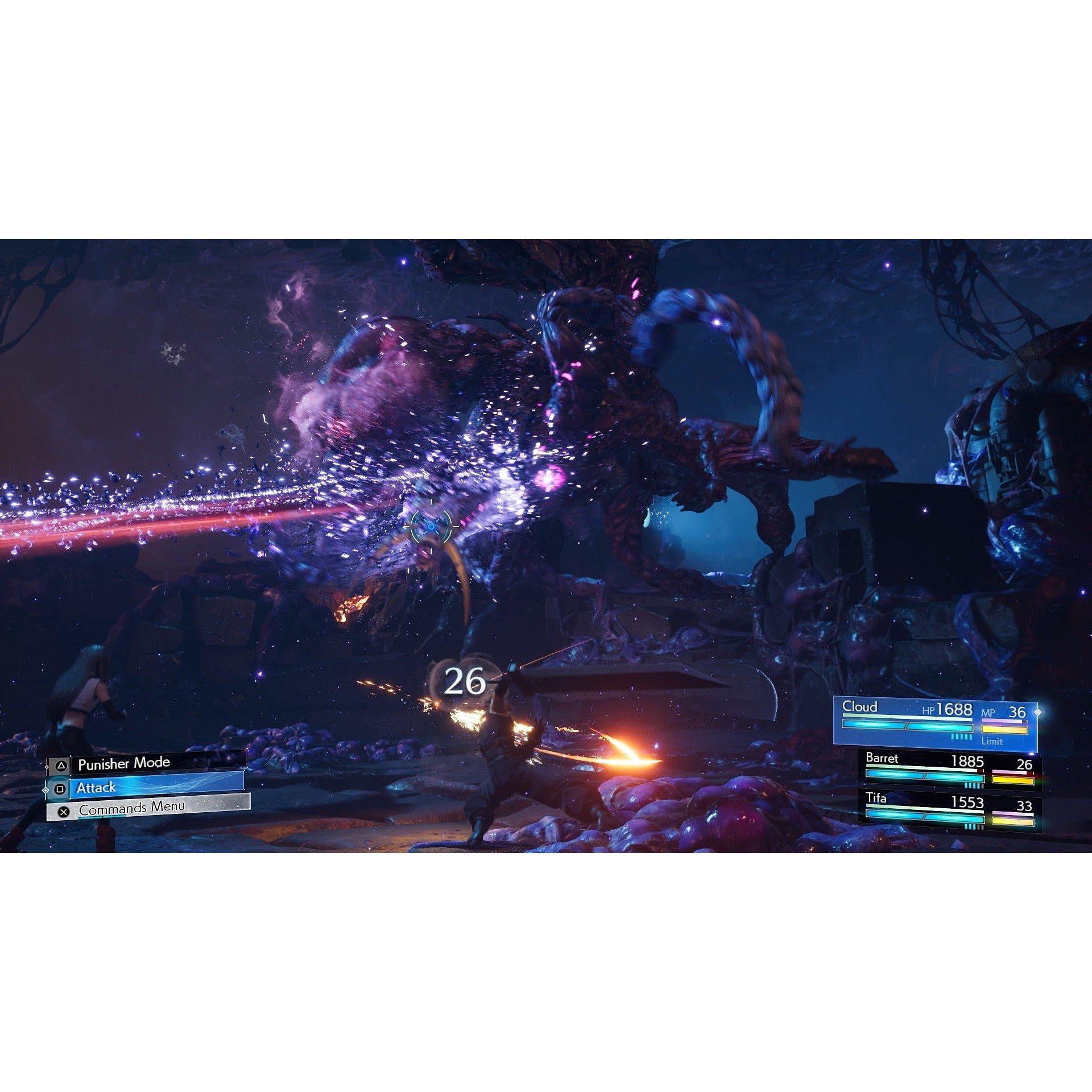Toggle Cloud's Limit gauge indicator
The width and height of the screenshot is (1092, 1092).
click(x=992, y=742)
